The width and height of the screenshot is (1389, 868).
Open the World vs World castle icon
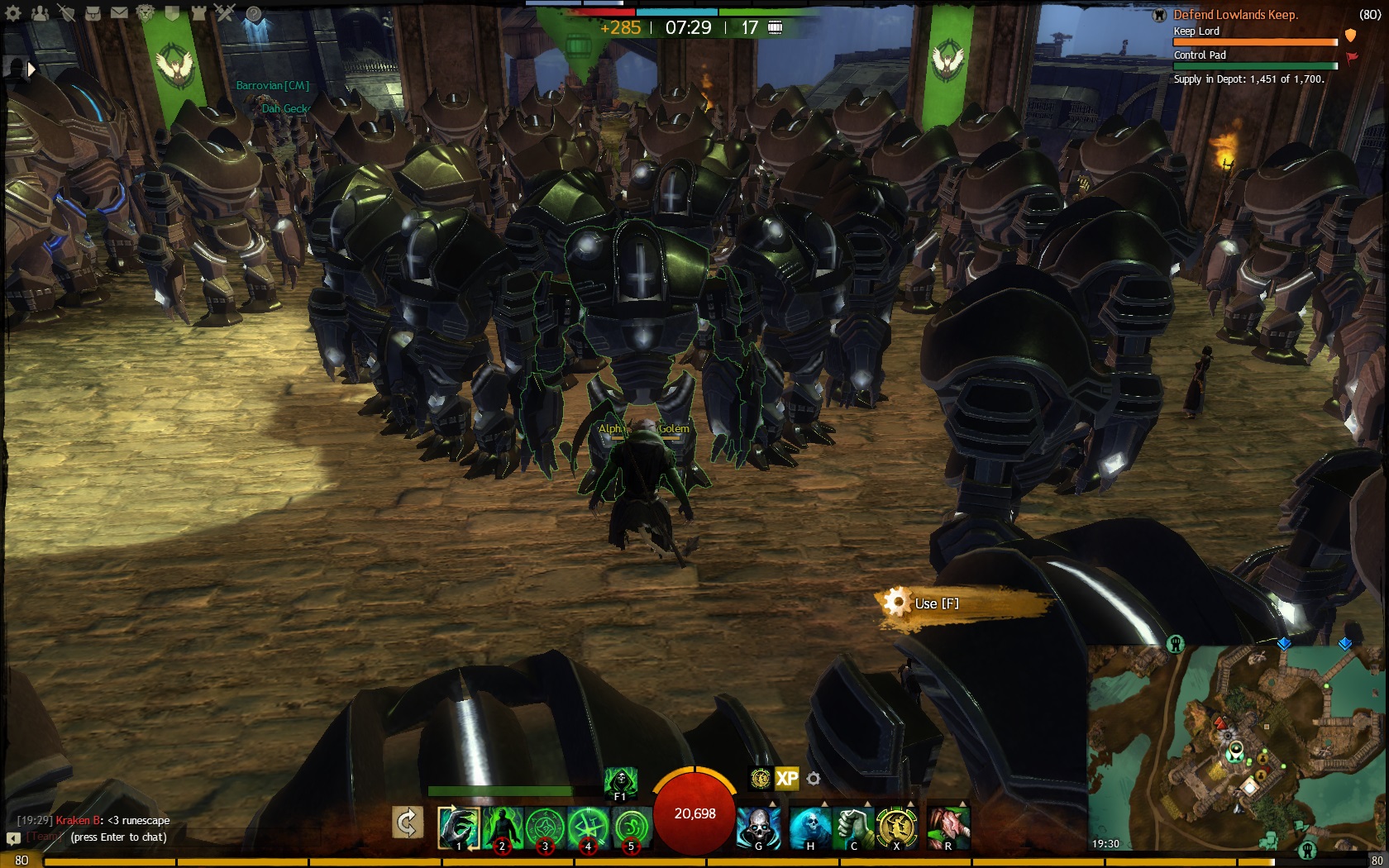point(199,13)
